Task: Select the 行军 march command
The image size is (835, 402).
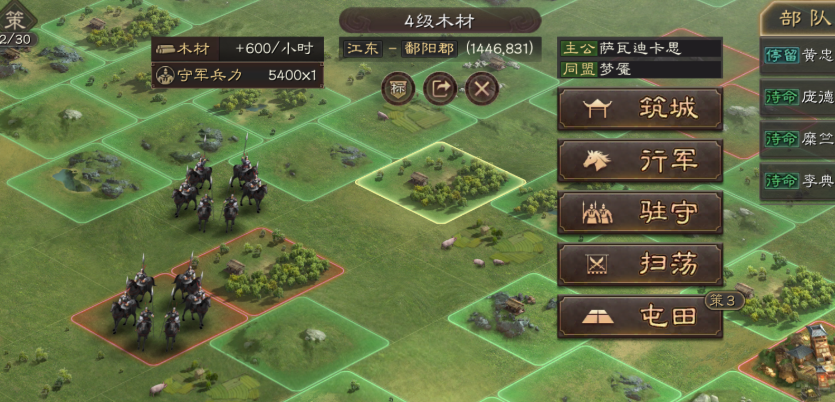Action: point(640,161)
